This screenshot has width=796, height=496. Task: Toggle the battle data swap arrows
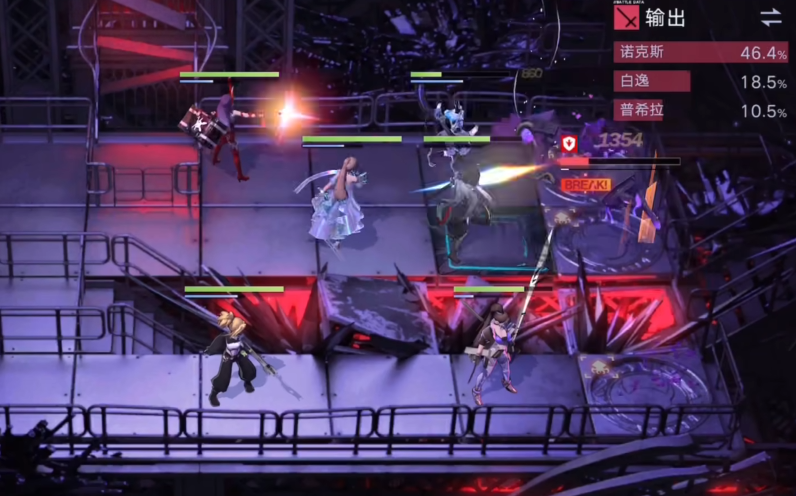[770, 17]
